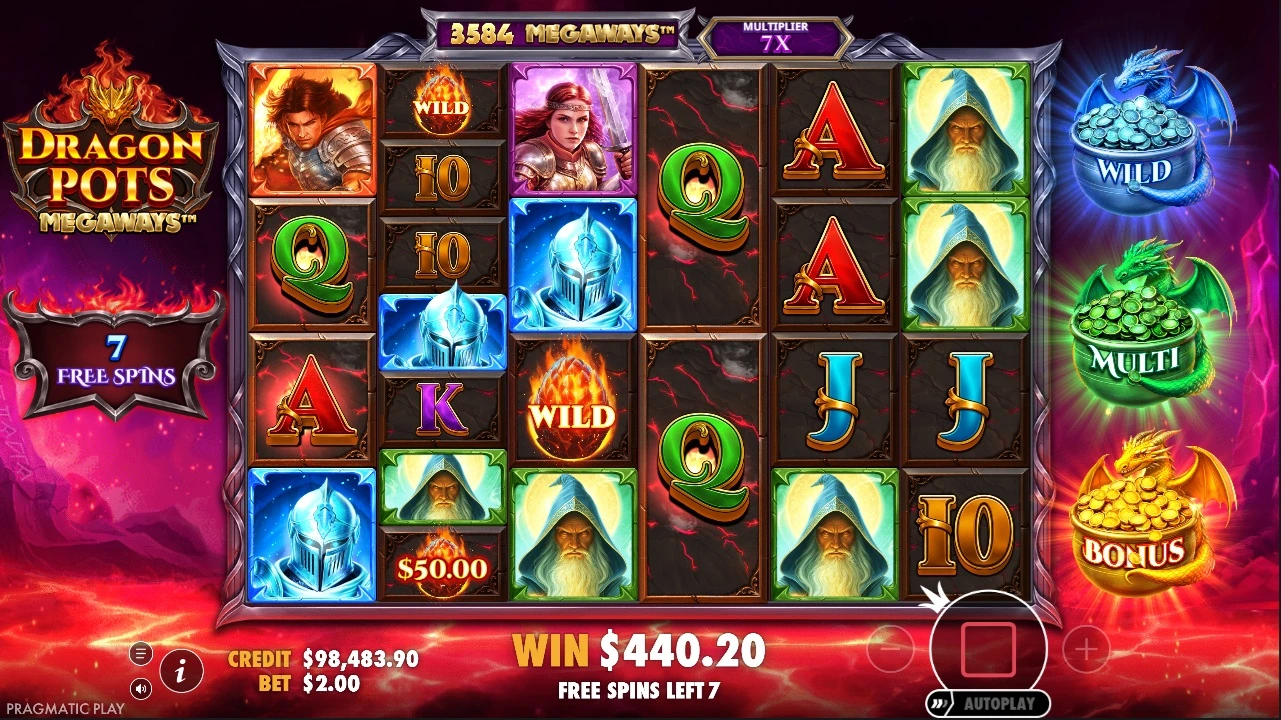Increase the bet with the plus button
The height and width of the screenshot is (720, 1281).
coord(1086,651)
